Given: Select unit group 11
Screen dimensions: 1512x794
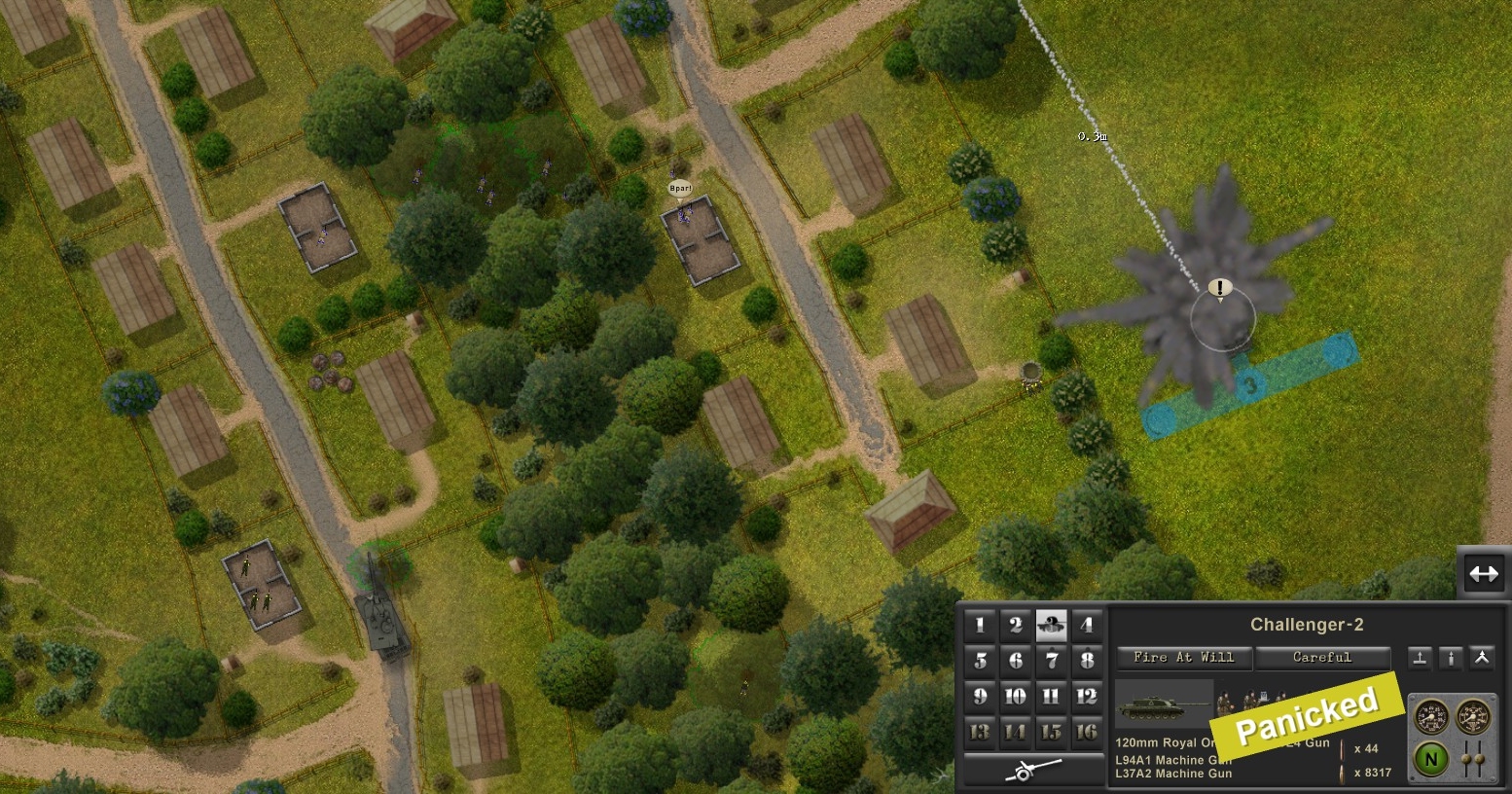Looking at the screenshot, I should click(x=1052, y=696).
